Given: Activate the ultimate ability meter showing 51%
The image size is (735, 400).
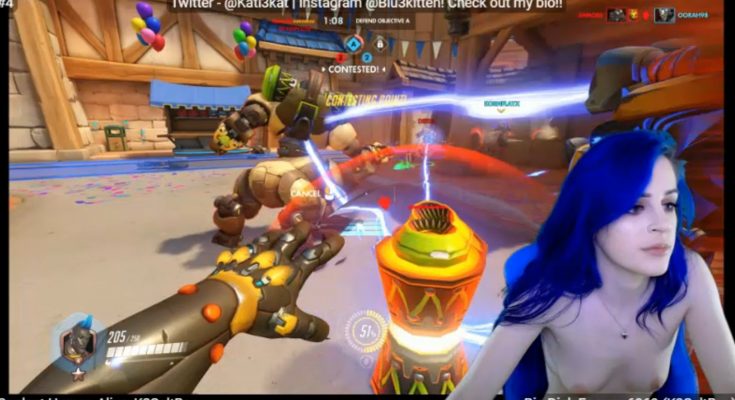Looking at the screenshot, I should coord(366,331).
